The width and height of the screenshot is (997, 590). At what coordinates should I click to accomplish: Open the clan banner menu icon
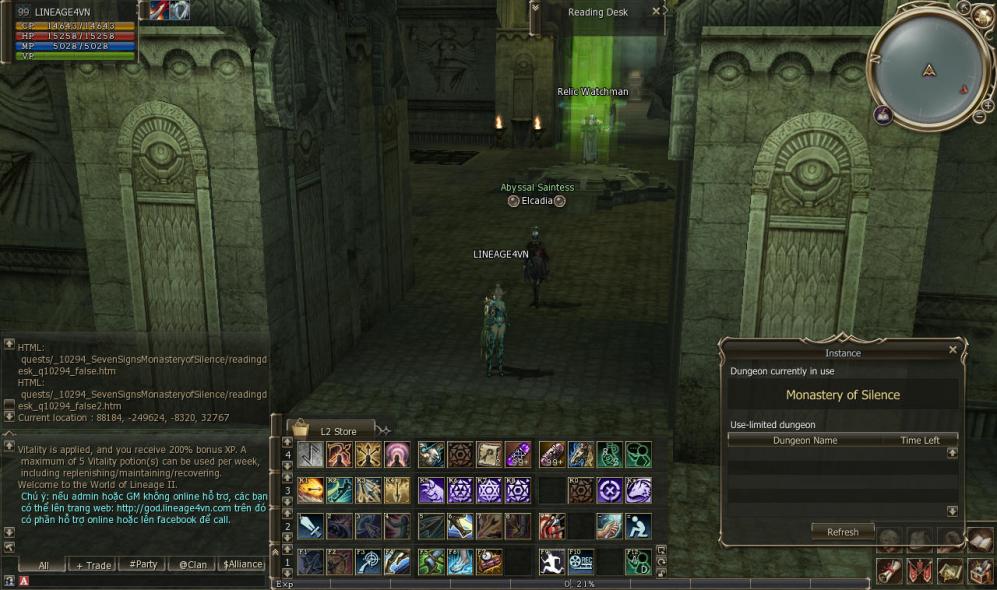pyautogui.click(x=919, y=571)
